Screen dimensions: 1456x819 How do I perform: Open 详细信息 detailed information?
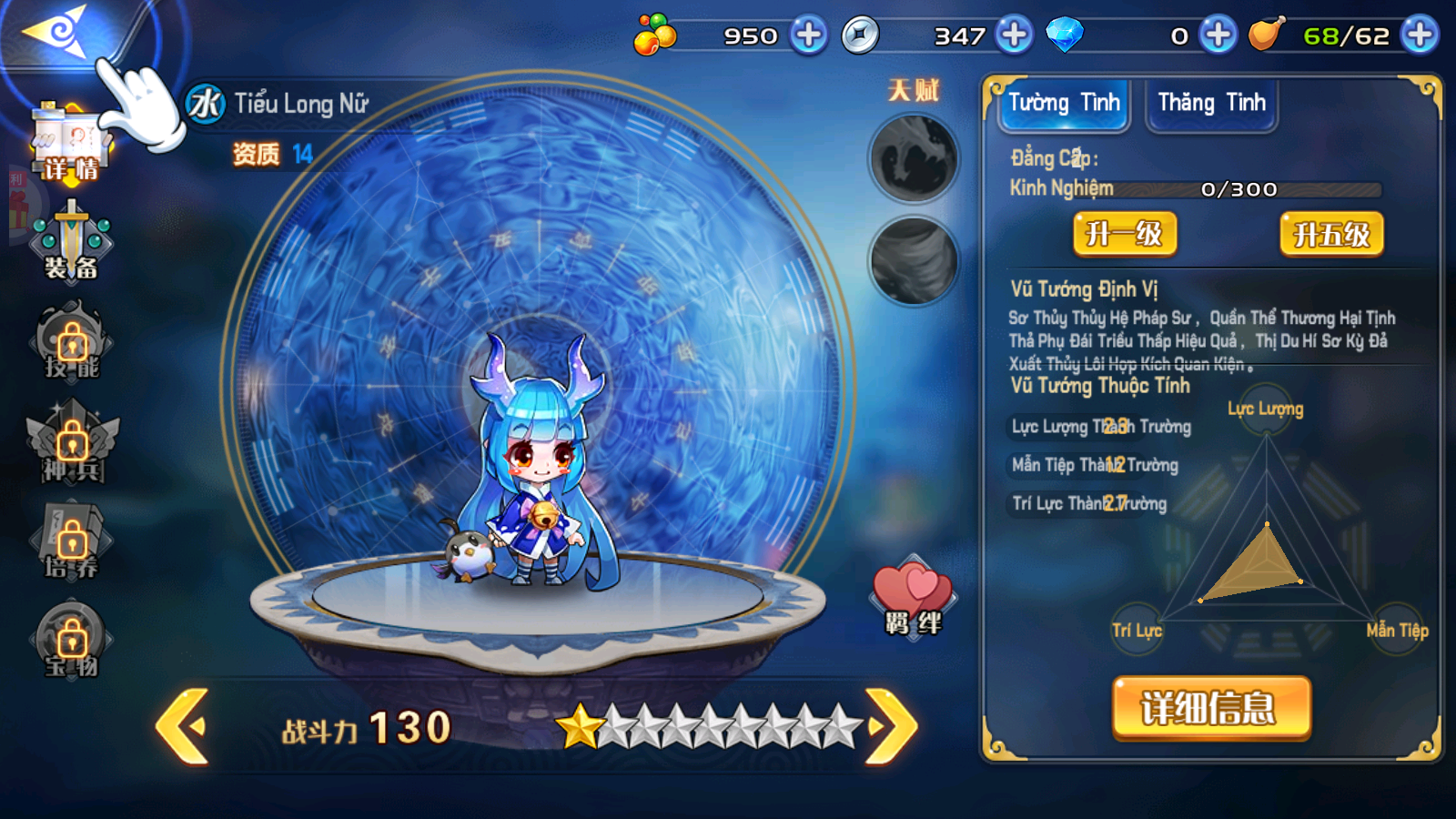click(1211, 708)
